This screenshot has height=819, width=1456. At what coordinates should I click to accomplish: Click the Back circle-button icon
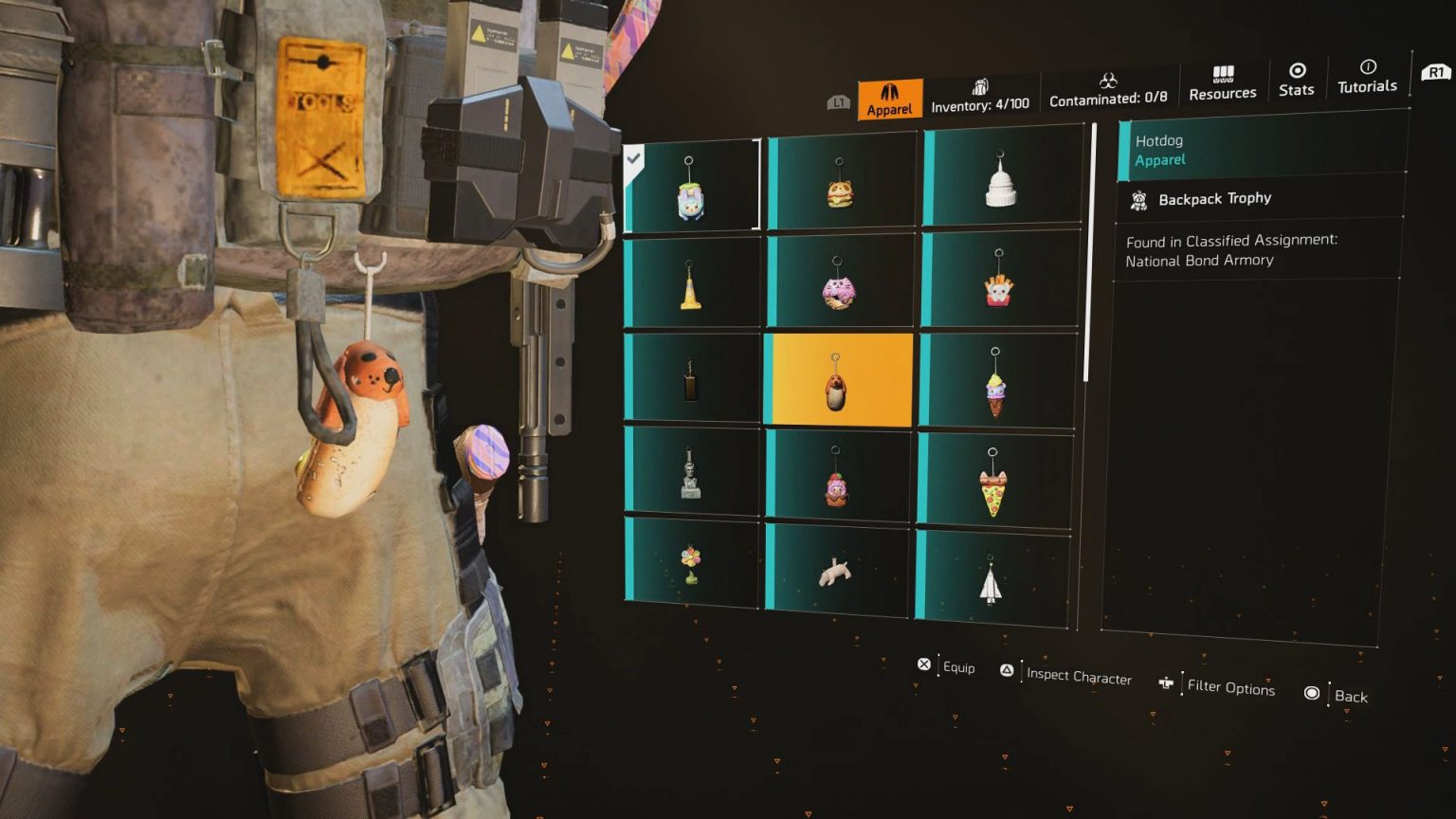click(1311, 693)
